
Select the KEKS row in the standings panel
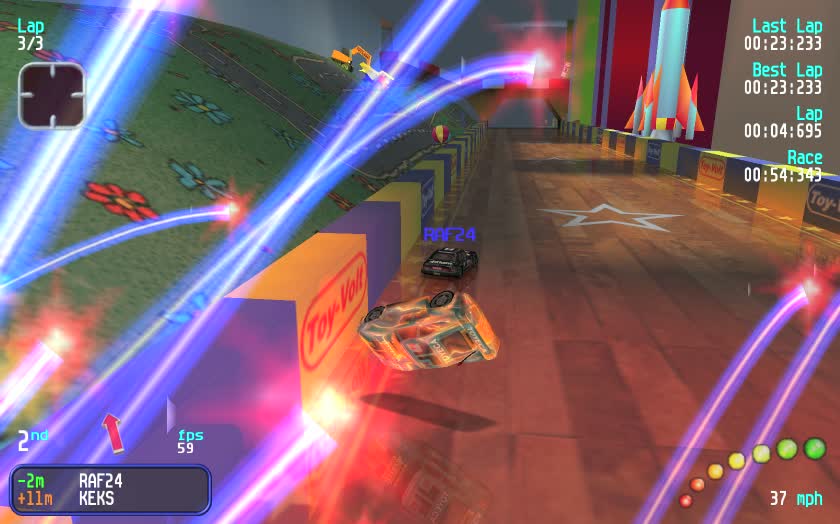tap(110, 498)
